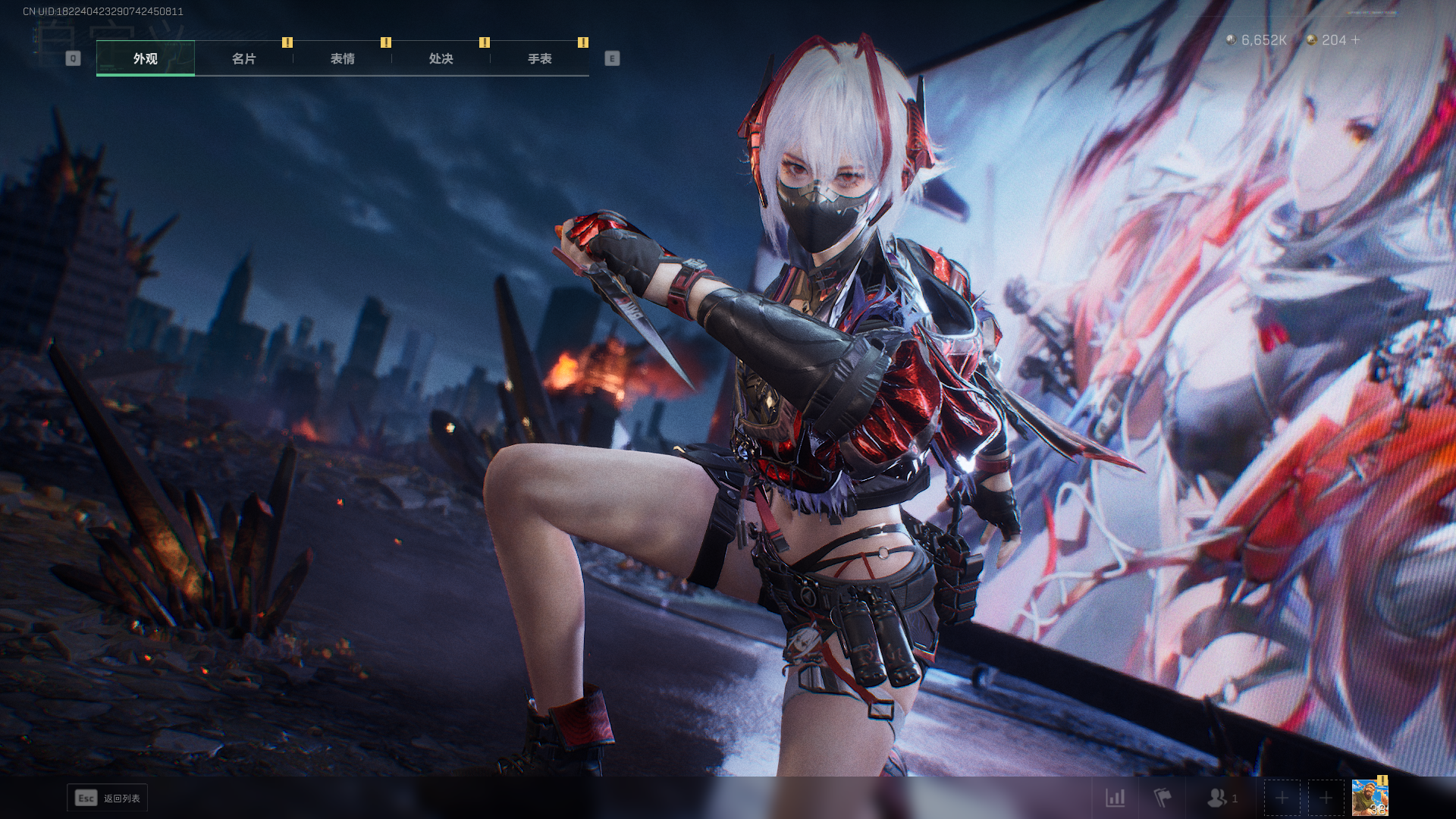The height and width of the screenshot is (819, 1456).
Task: Switch to the 外观 appearance tab
Action: pos(146,58)
